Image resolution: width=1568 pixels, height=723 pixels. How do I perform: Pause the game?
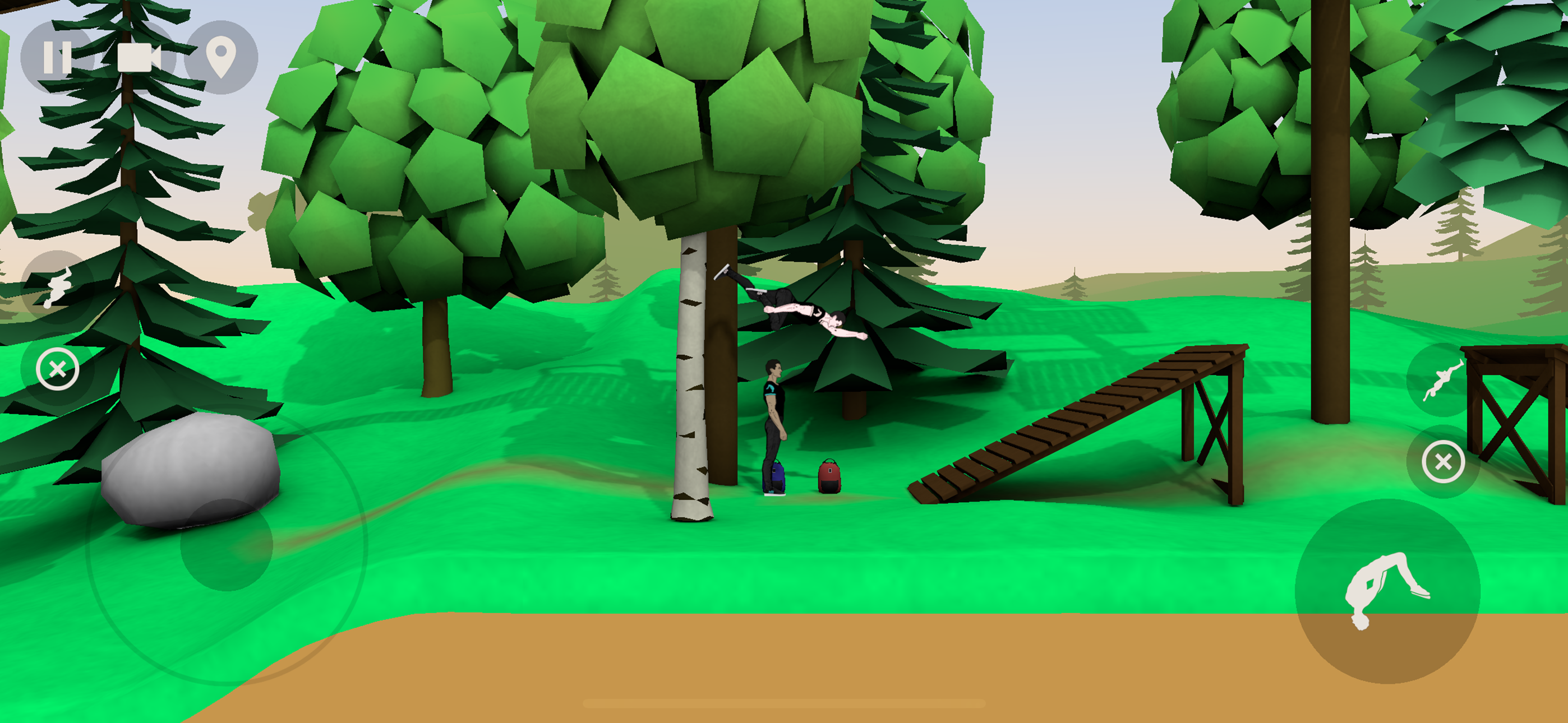[x=58, y=57]
